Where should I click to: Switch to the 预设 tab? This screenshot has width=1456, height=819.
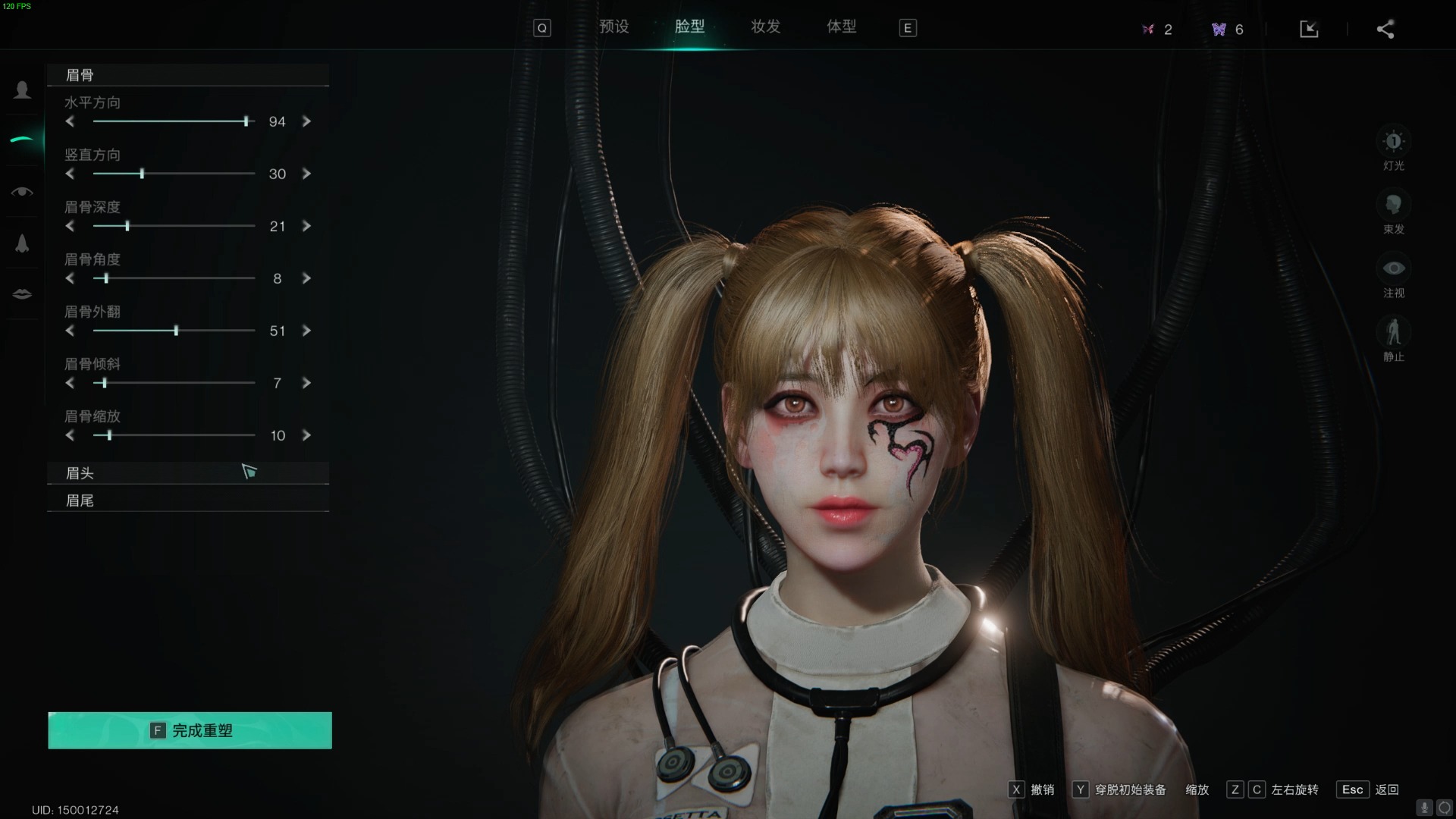click(613, 27)
